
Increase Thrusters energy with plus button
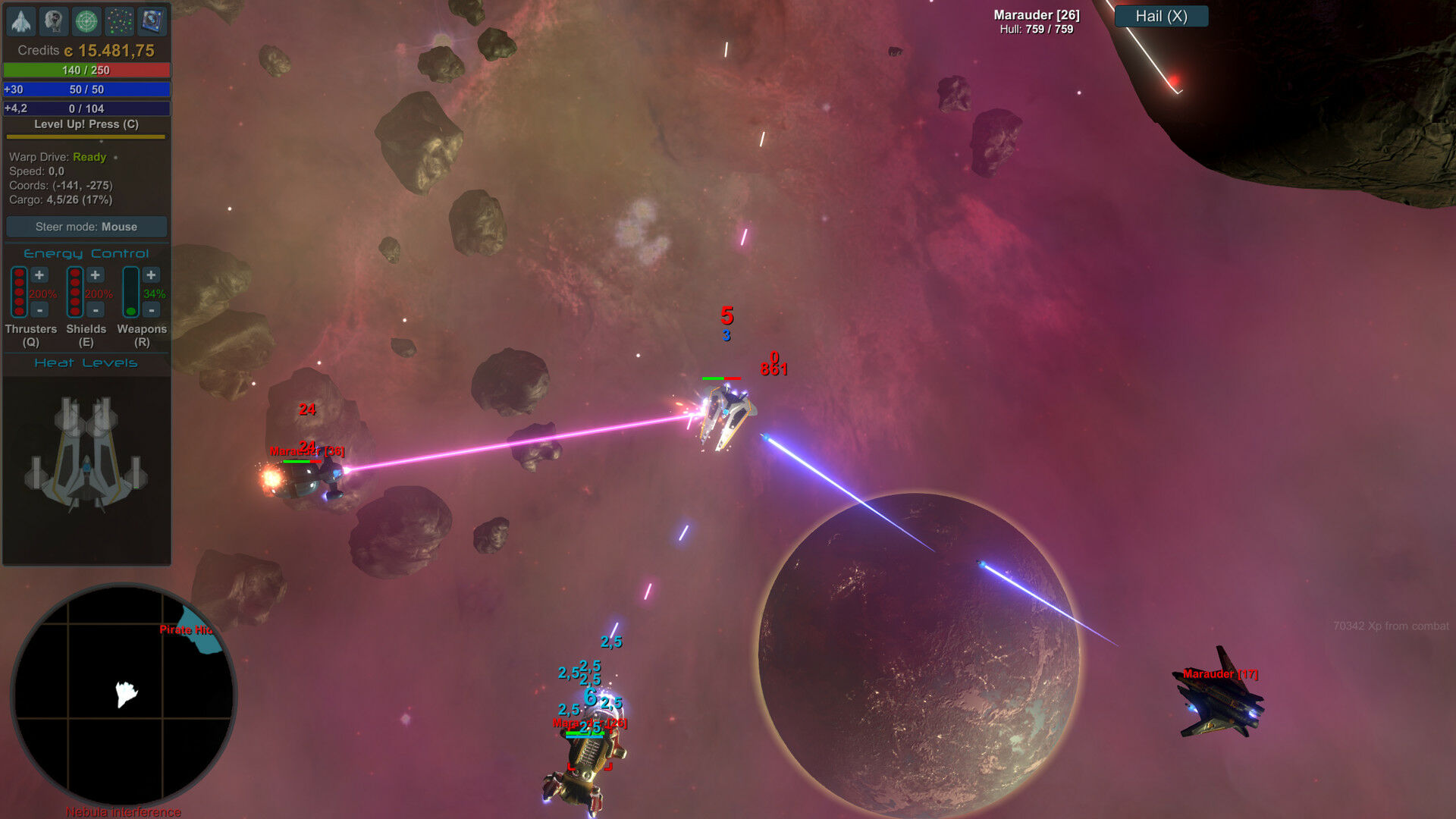tap(39, 275)
